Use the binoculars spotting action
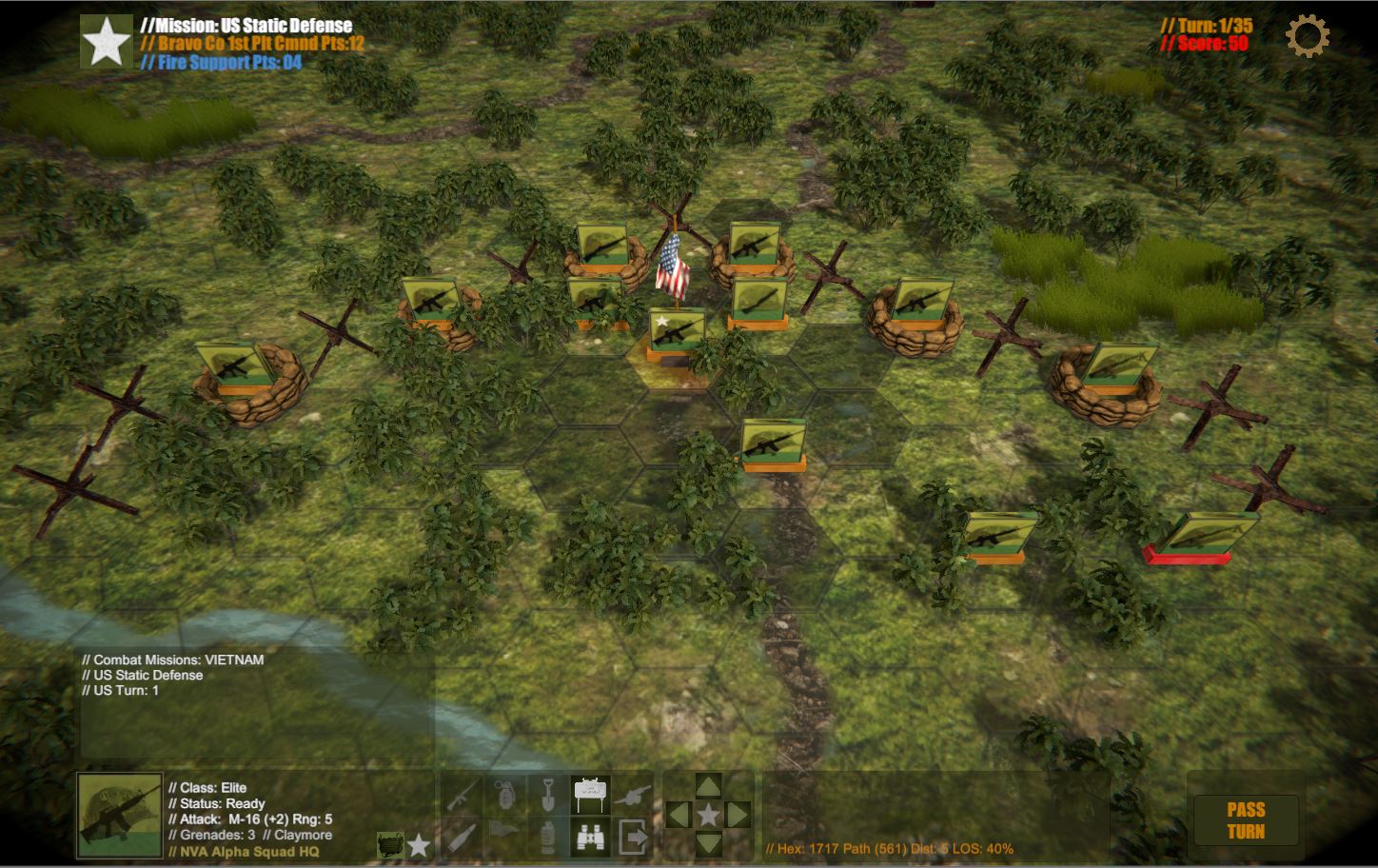 590,837
